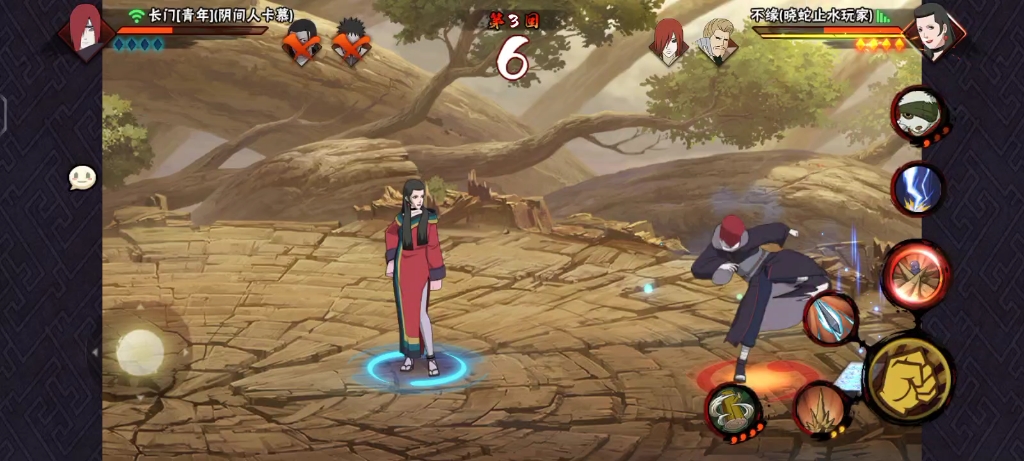
Task: Activate the blue blade slash skill
Action: (831, 319)
